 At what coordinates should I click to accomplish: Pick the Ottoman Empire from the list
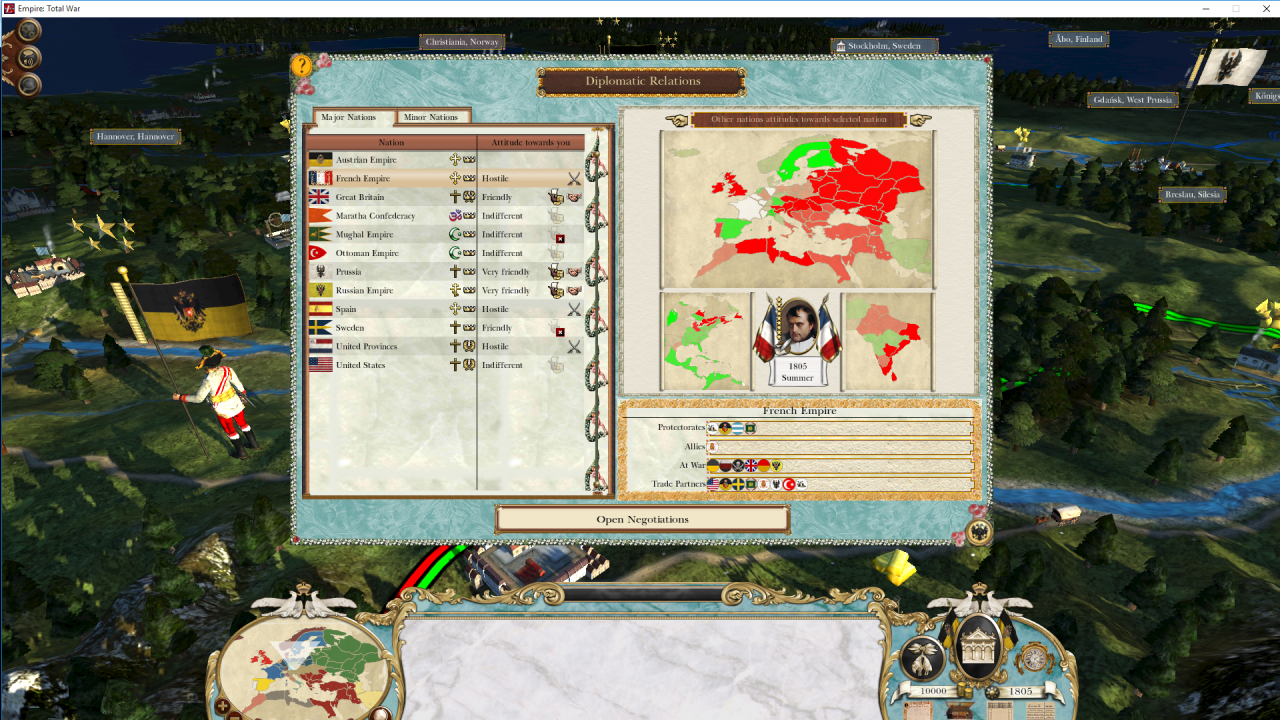click(x=367, y=253)
